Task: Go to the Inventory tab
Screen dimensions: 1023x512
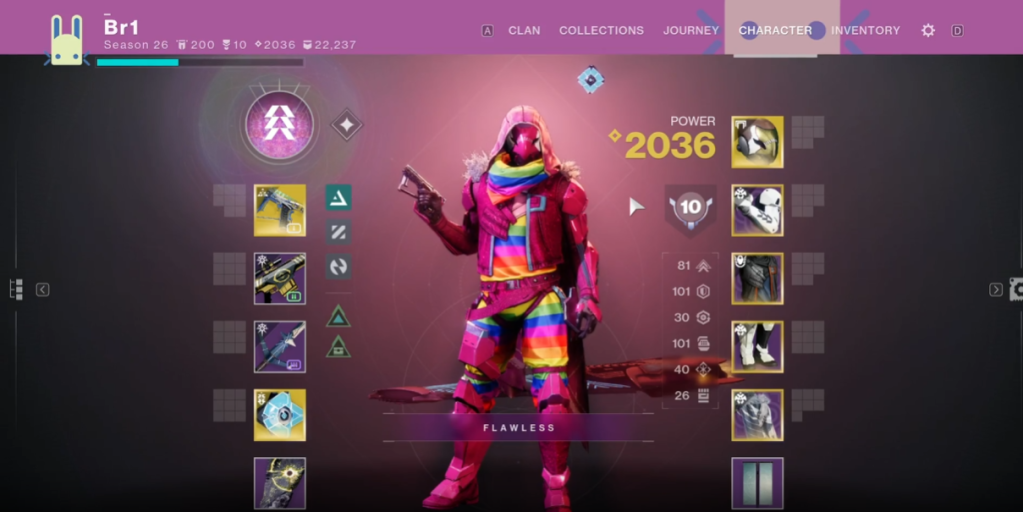Action: [x=865, y=30]
